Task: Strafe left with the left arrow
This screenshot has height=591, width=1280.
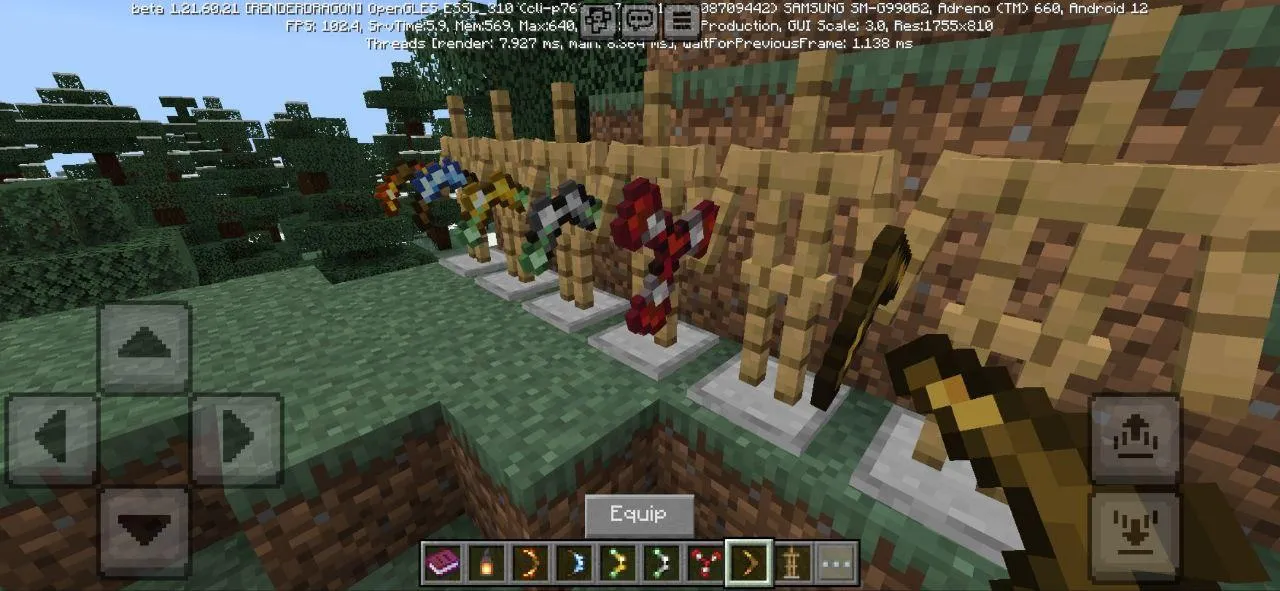Action: 53,438
